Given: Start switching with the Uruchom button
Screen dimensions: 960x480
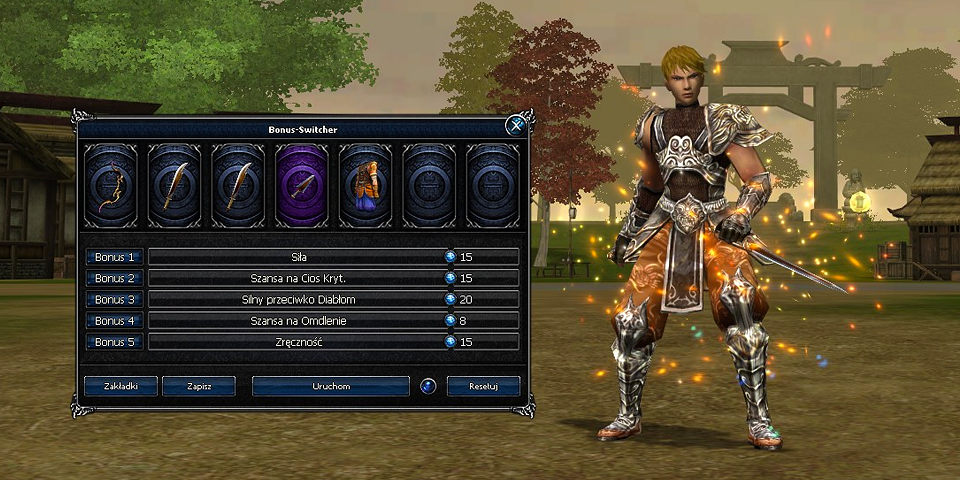Looking at the screenshot, I should click(x=331, y=386).
